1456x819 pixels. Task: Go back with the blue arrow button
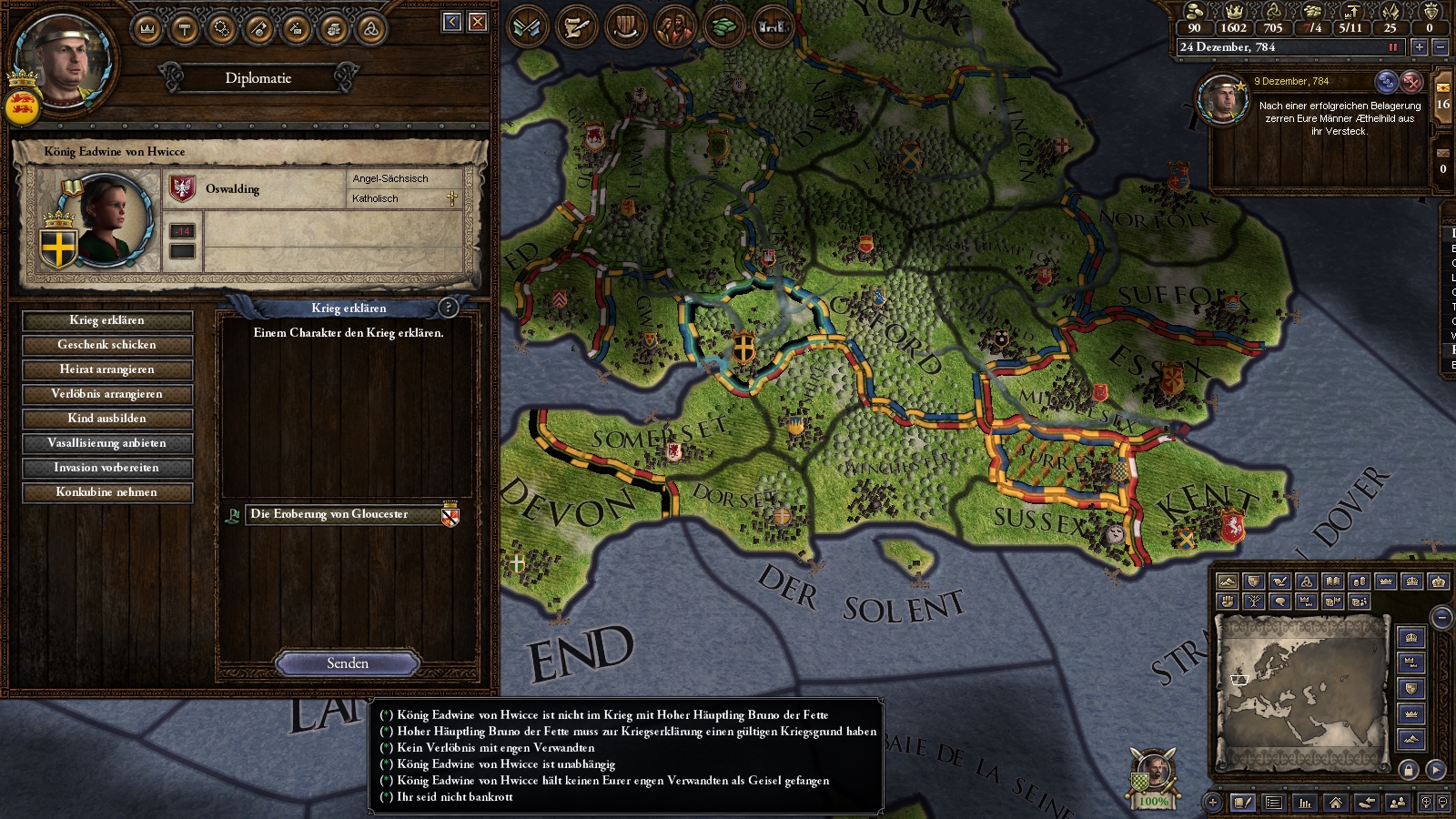[452, 22]
